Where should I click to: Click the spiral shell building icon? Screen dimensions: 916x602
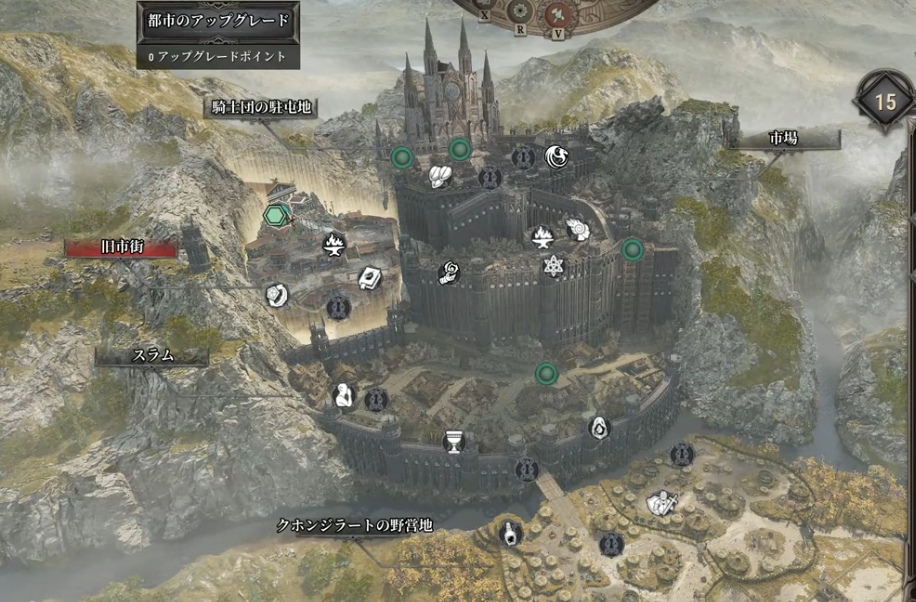tap(578, 230)
